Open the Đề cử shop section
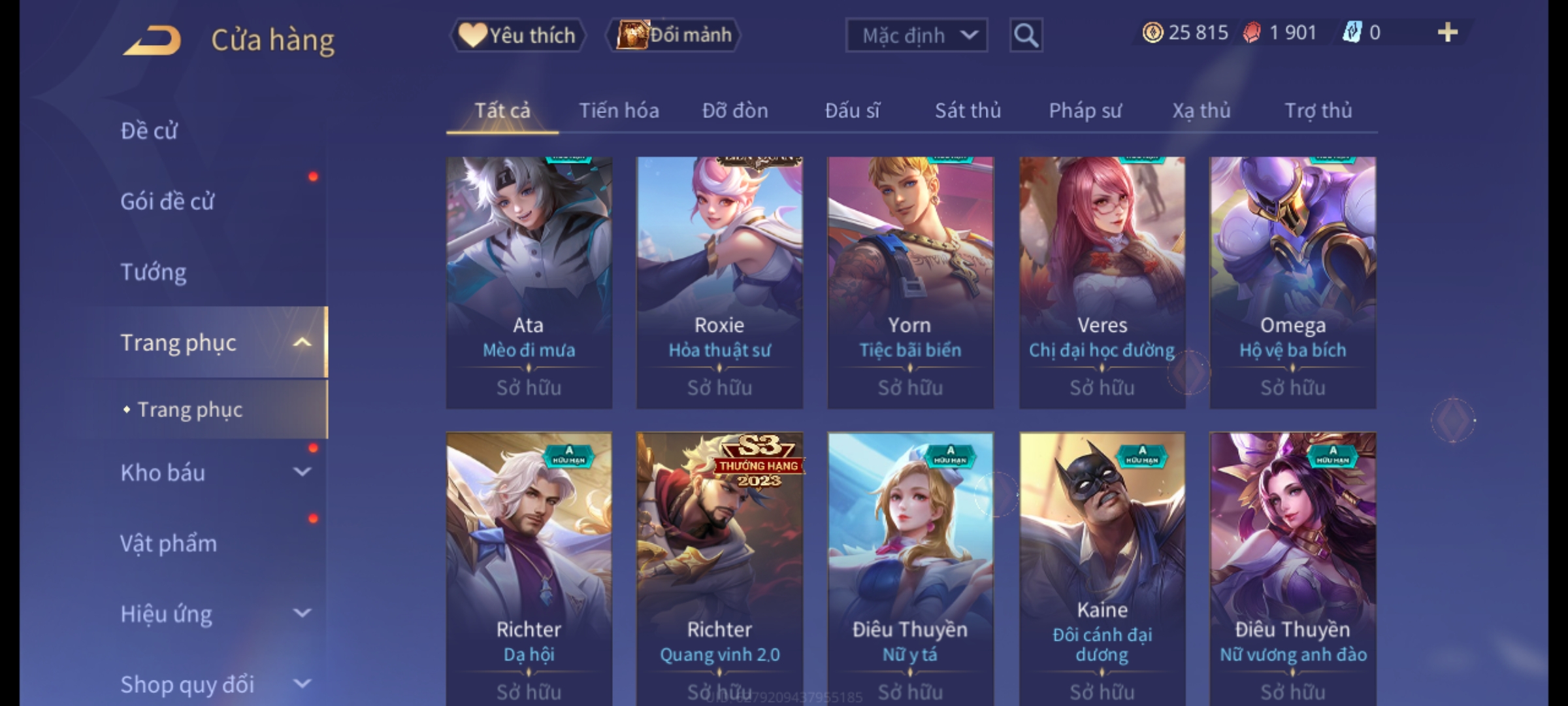1568x706 pixels. point(149,131)
